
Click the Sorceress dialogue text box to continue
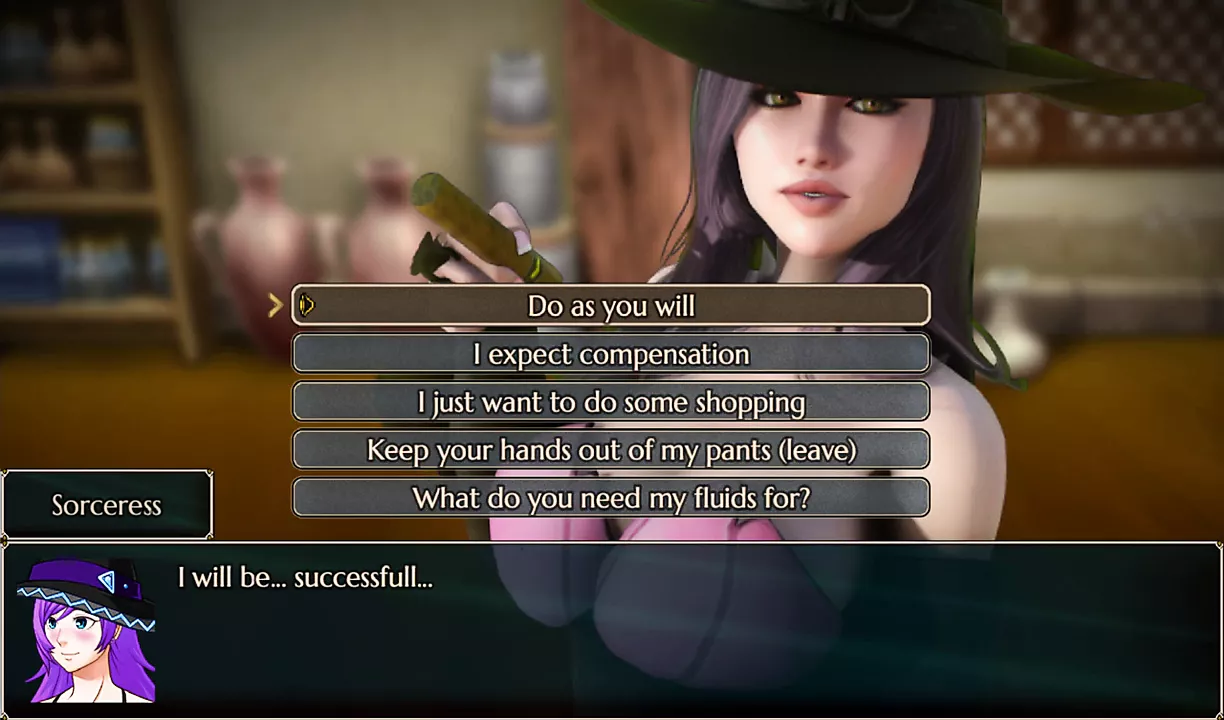click(x=680, y=630)
